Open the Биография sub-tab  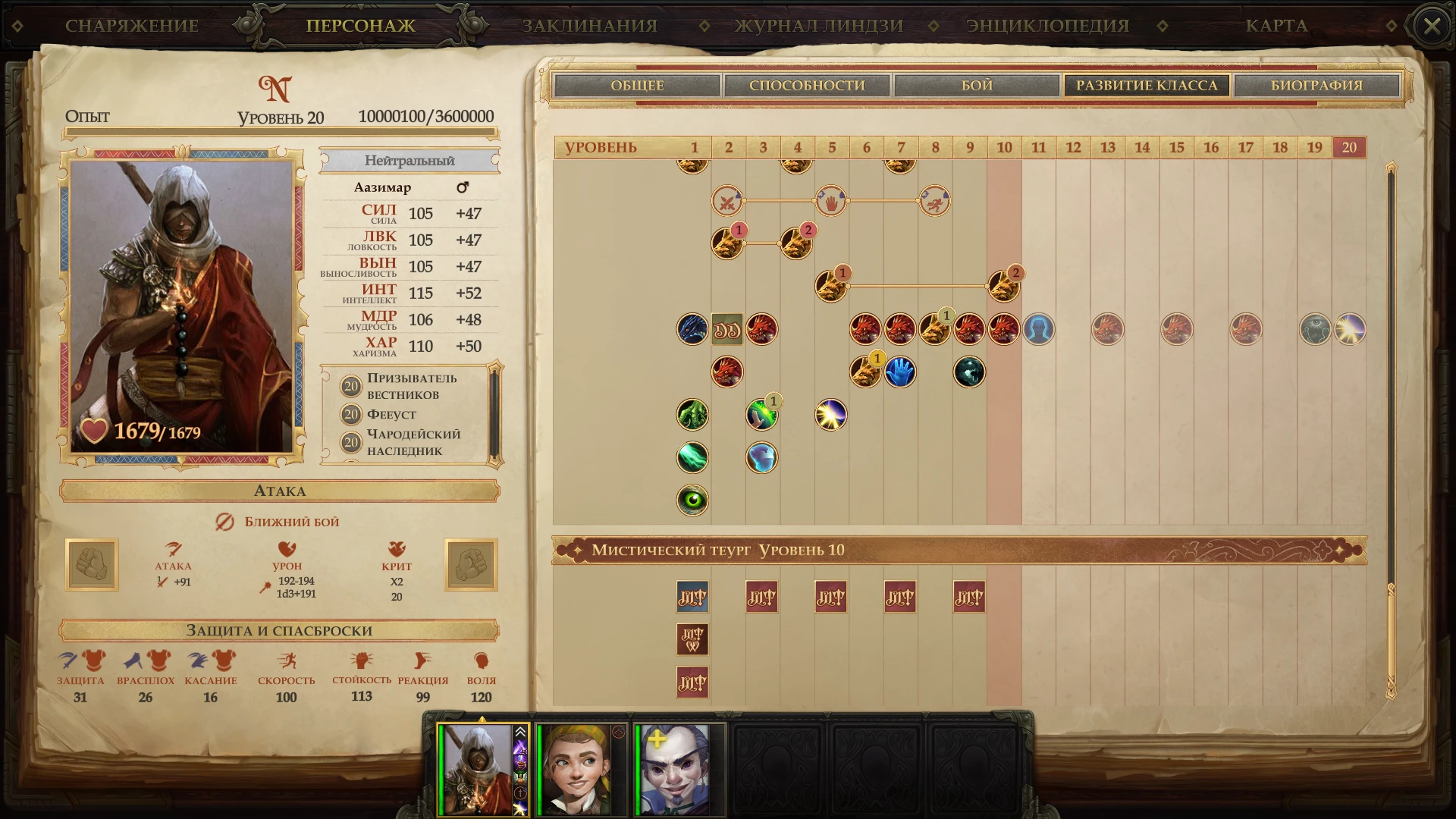(1316, 85)
